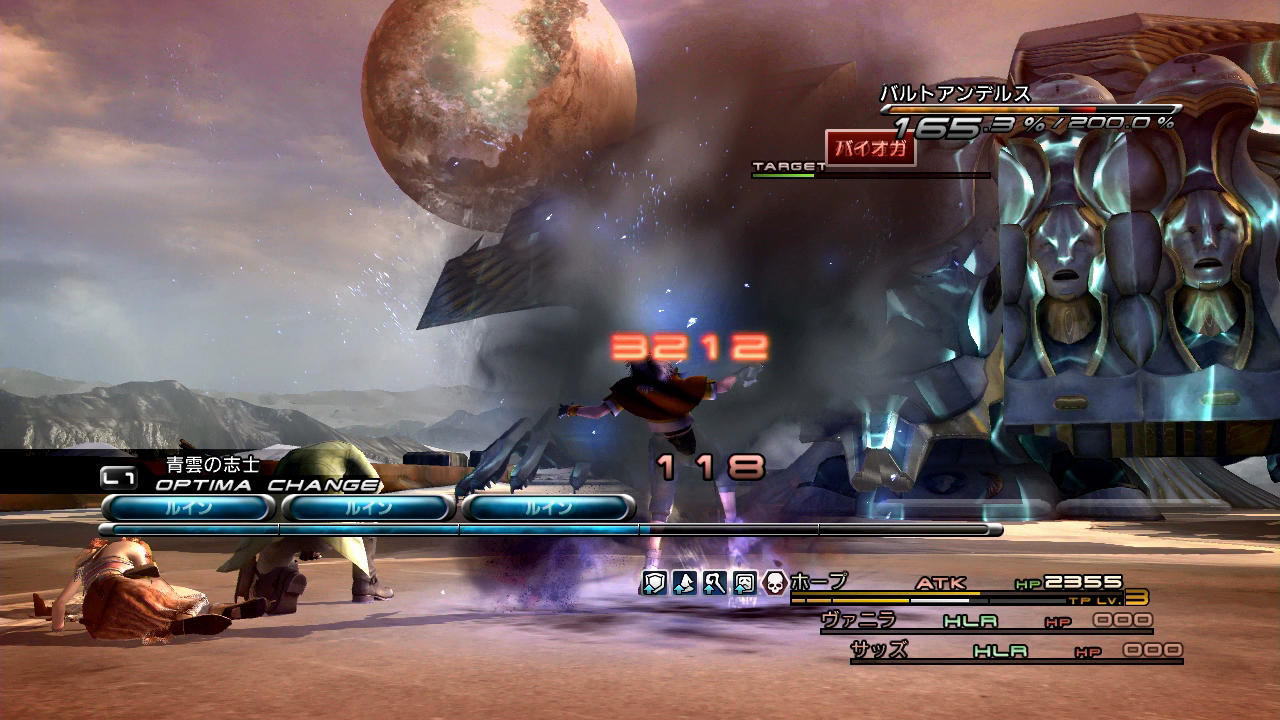Image resolution: width=1280 pixels, height=720 pixels.
Task: Click the staff-shaped buff status icon
Action: pos(713,583)
